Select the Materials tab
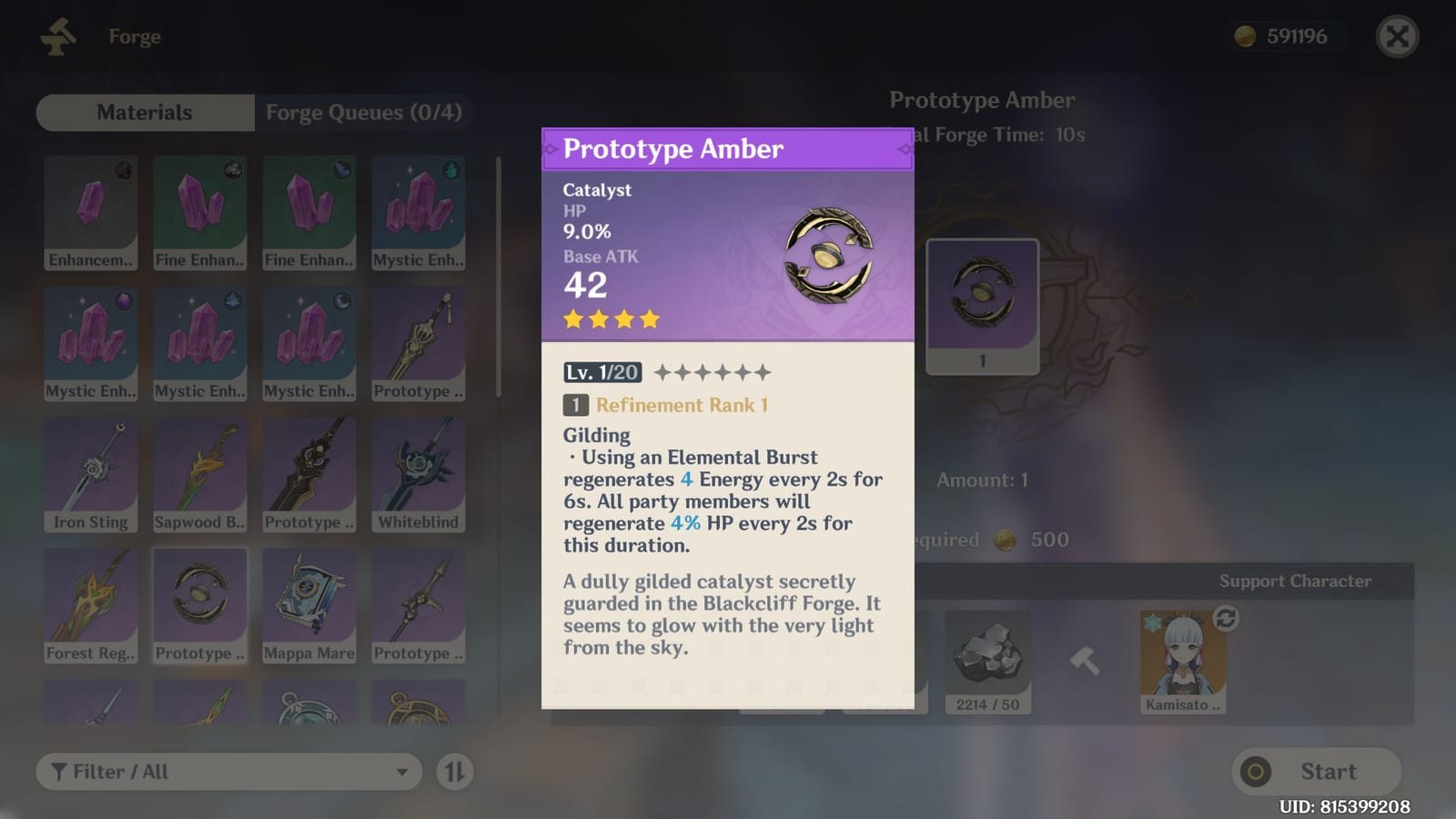The height and width of the screenshot is (819, 1456). click(144, 112)
